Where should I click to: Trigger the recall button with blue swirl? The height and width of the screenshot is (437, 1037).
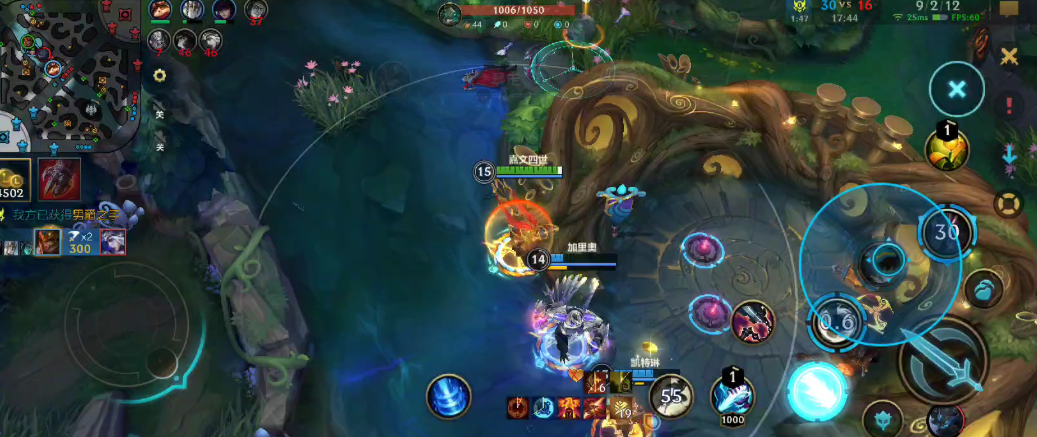pos(448,395)
